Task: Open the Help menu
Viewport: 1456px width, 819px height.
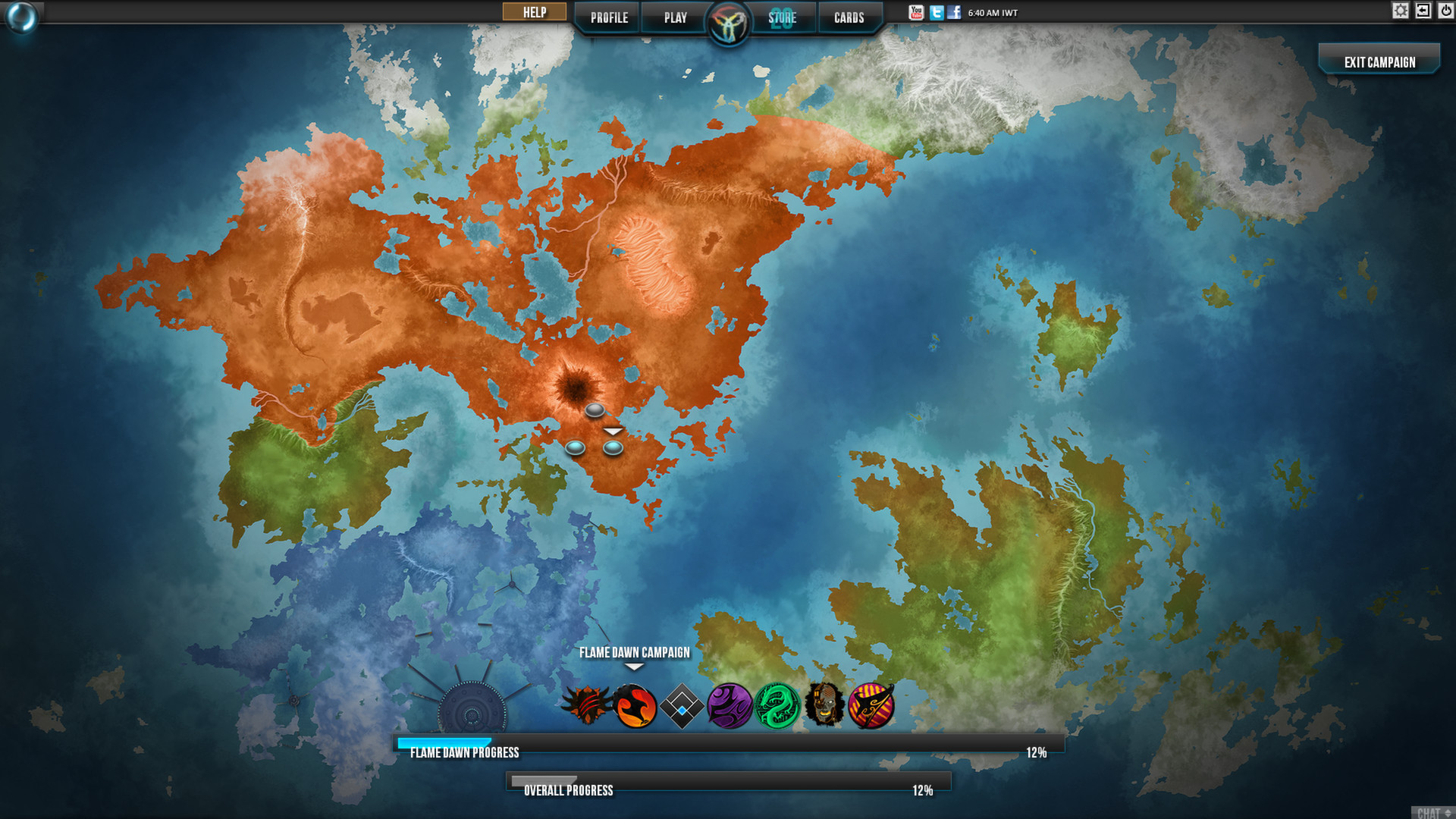Action: (x=535, y=12)
